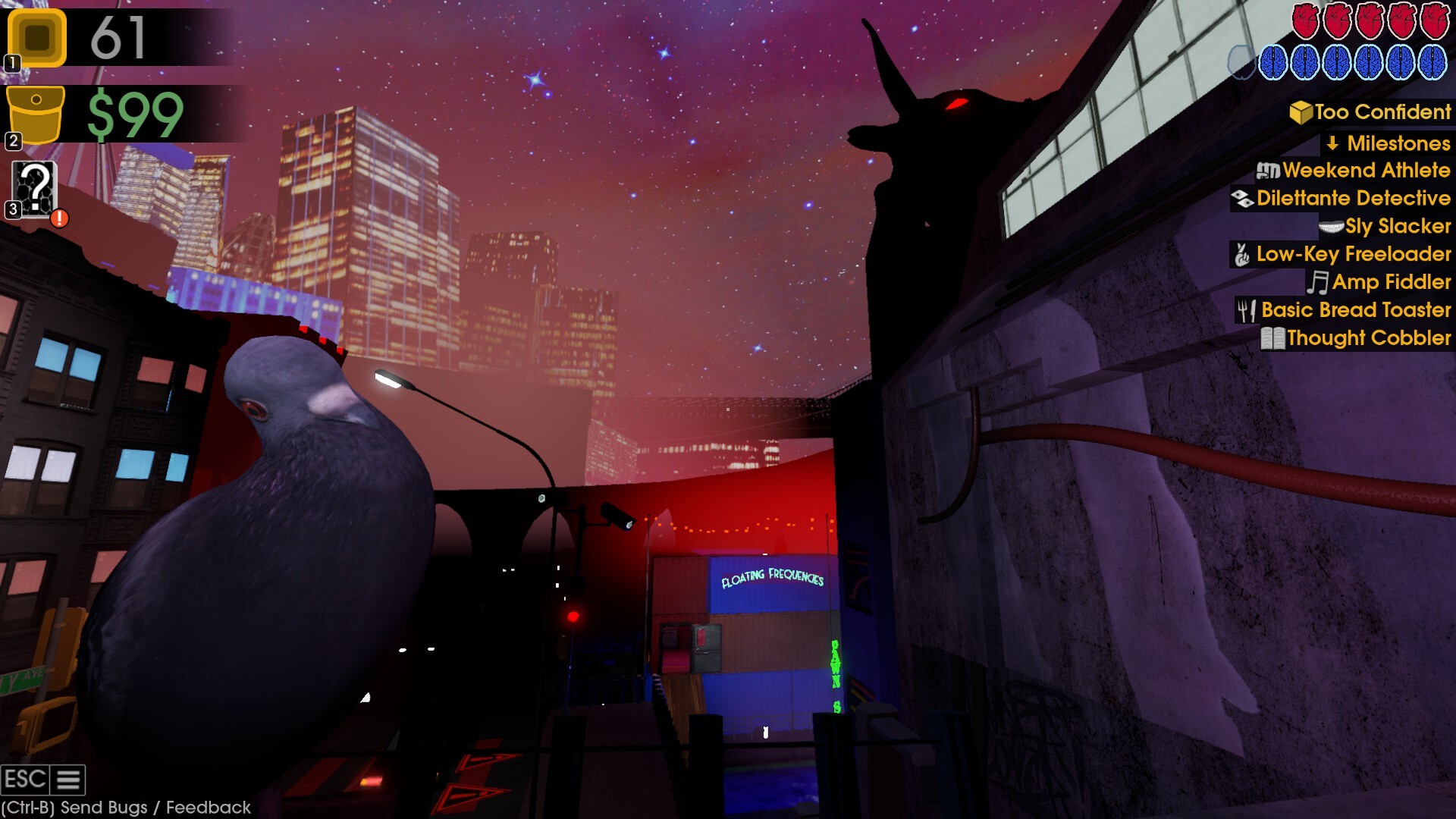Click the Send Bugs / Feedback text
This screenshot has width=1456, height=819.
point(126,808)
